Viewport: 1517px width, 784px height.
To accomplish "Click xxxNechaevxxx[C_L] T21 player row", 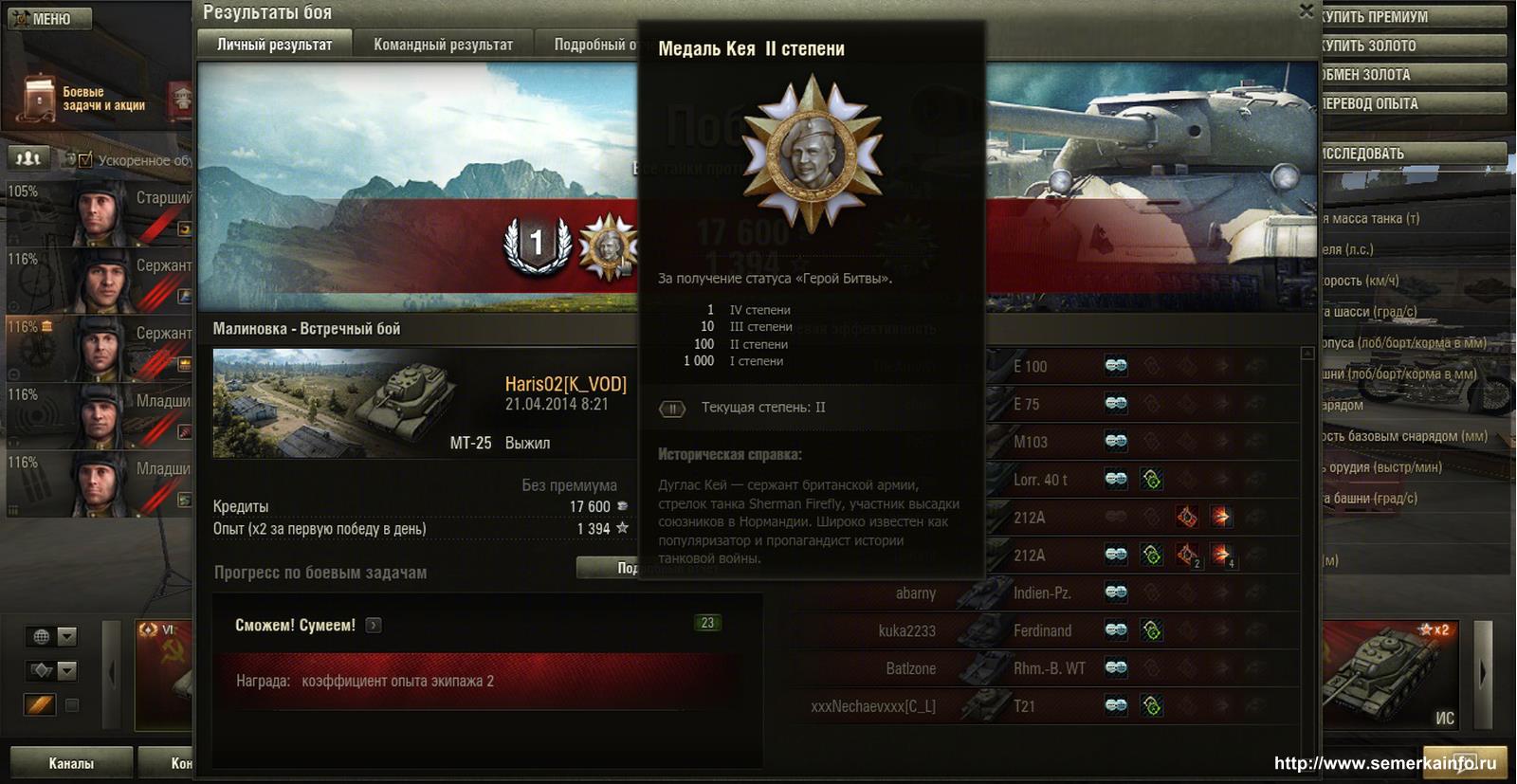I will pyautogui.click(x=1043, y=707).
